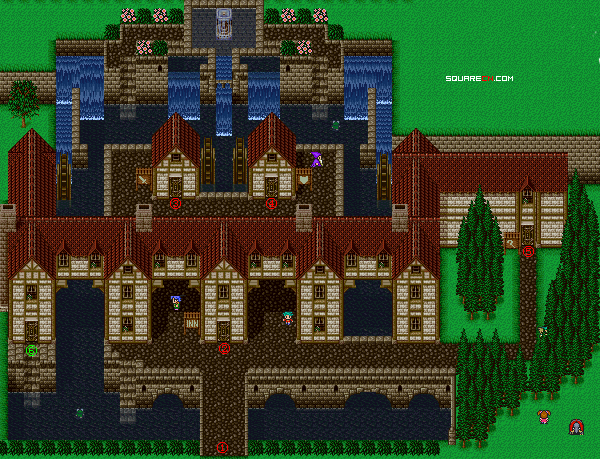
Task: Select the green circled map marker
Action: 32,350
